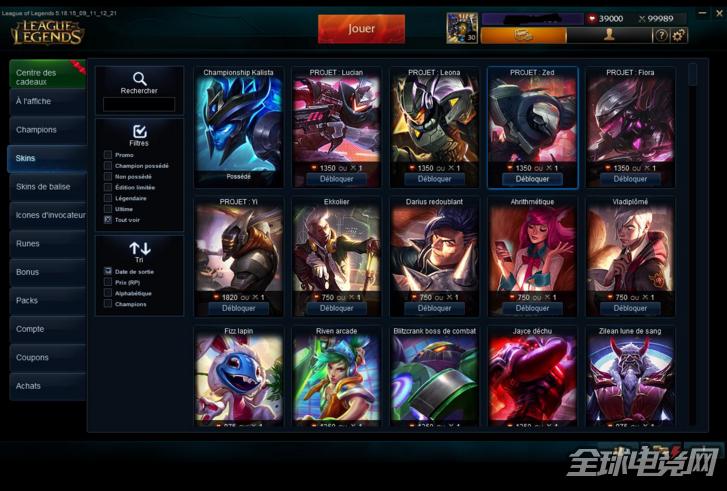This screenshot has height=491, width=727.
Task: Toggle the Non possédé filter
Action: tap(108, 176)
